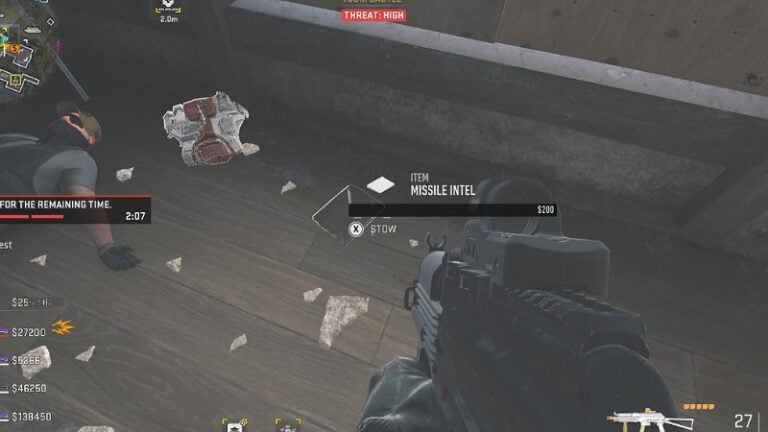Image resolution: width=768 pixels, height=432 pixels.
Task: Select the squad member with $27200
Action: coord(28,331)
